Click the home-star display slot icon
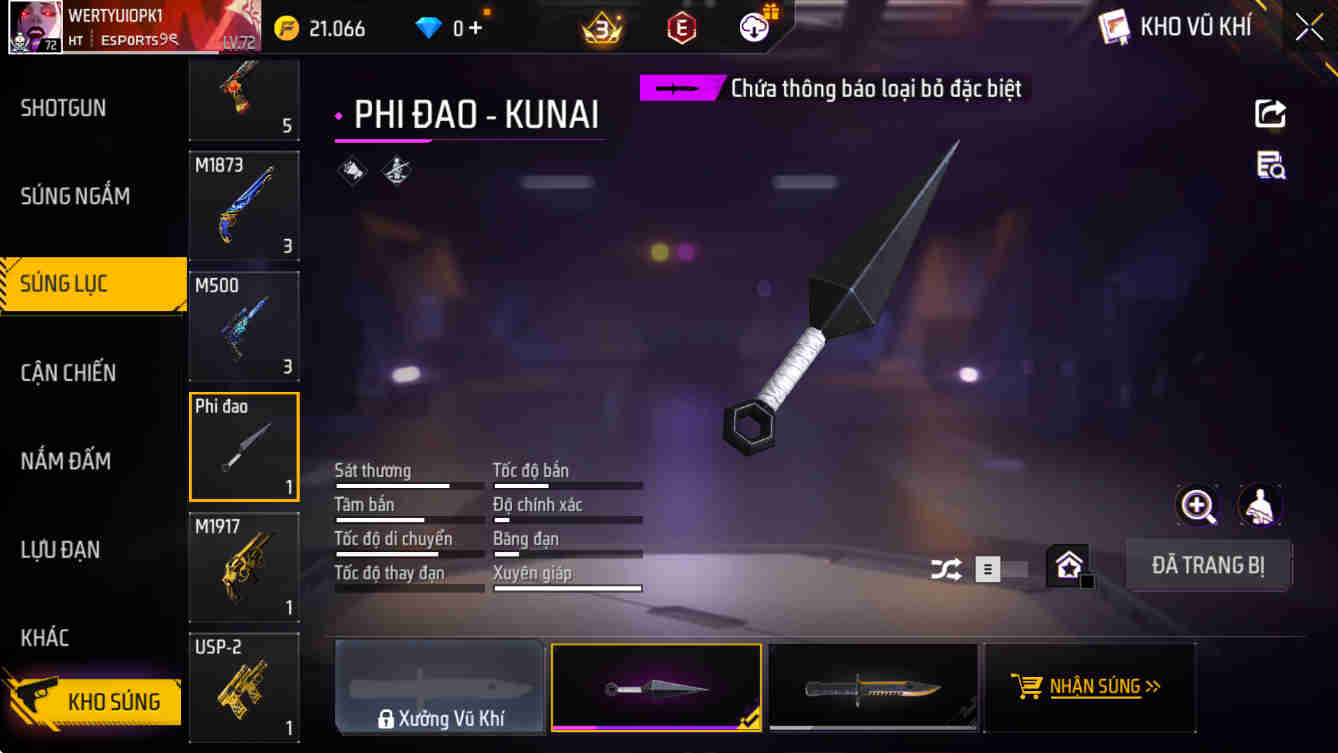The width and height of the screenshot is (1338, 753). click(1070, 565)
